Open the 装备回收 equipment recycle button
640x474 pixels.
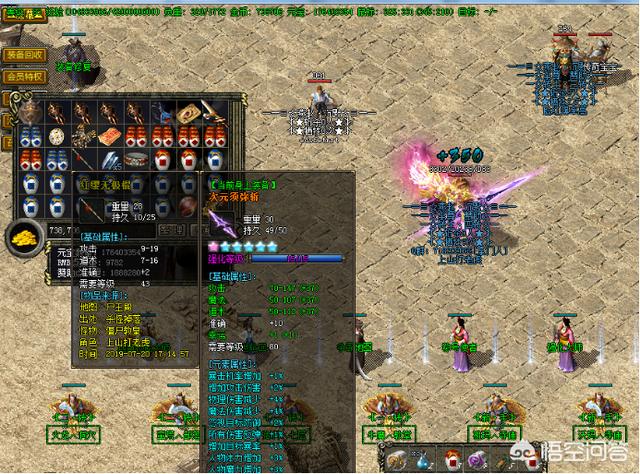tap(27, 56)
